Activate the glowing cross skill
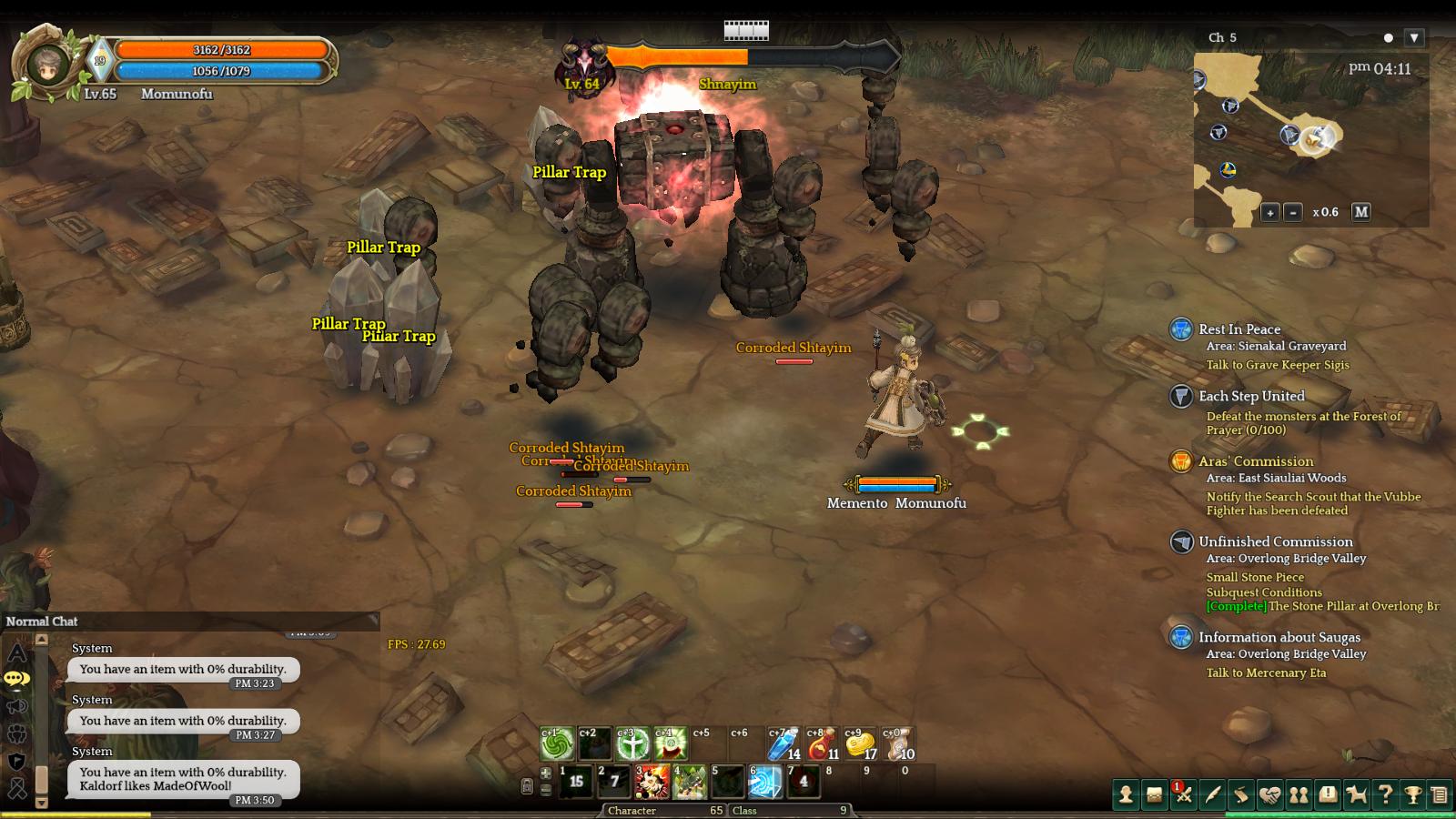Image resolution: width=1456 pixels, height=819 pixels. pos(633,744)
